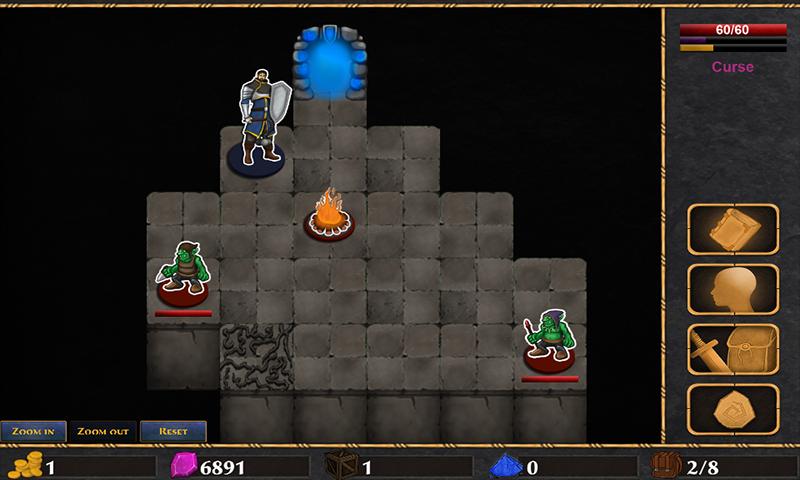Screen dimensions: 800x480
Task: Reset the map view
Action: (173, 431)
